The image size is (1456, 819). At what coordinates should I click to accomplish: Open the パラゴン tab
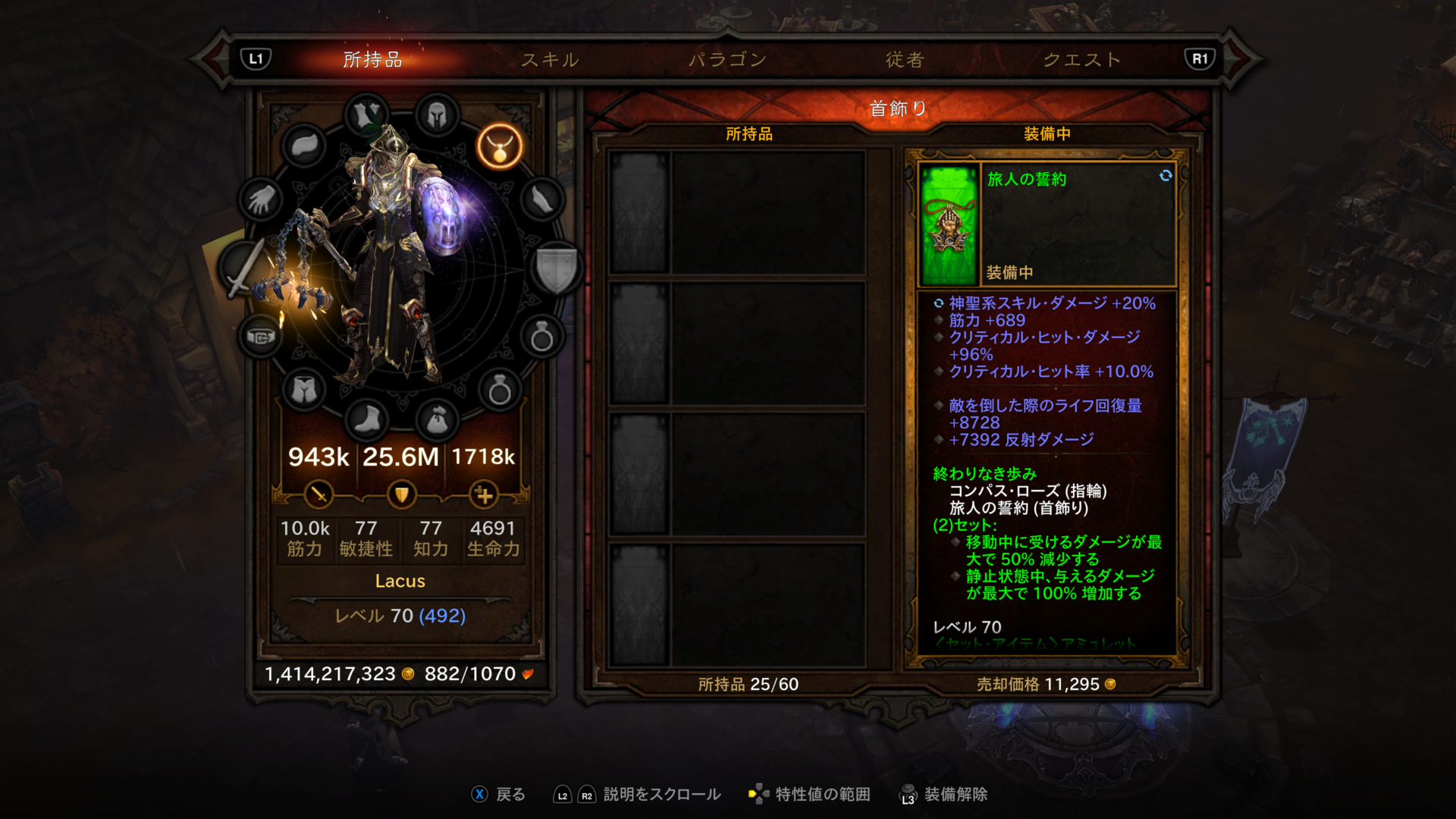coord(727,59)
